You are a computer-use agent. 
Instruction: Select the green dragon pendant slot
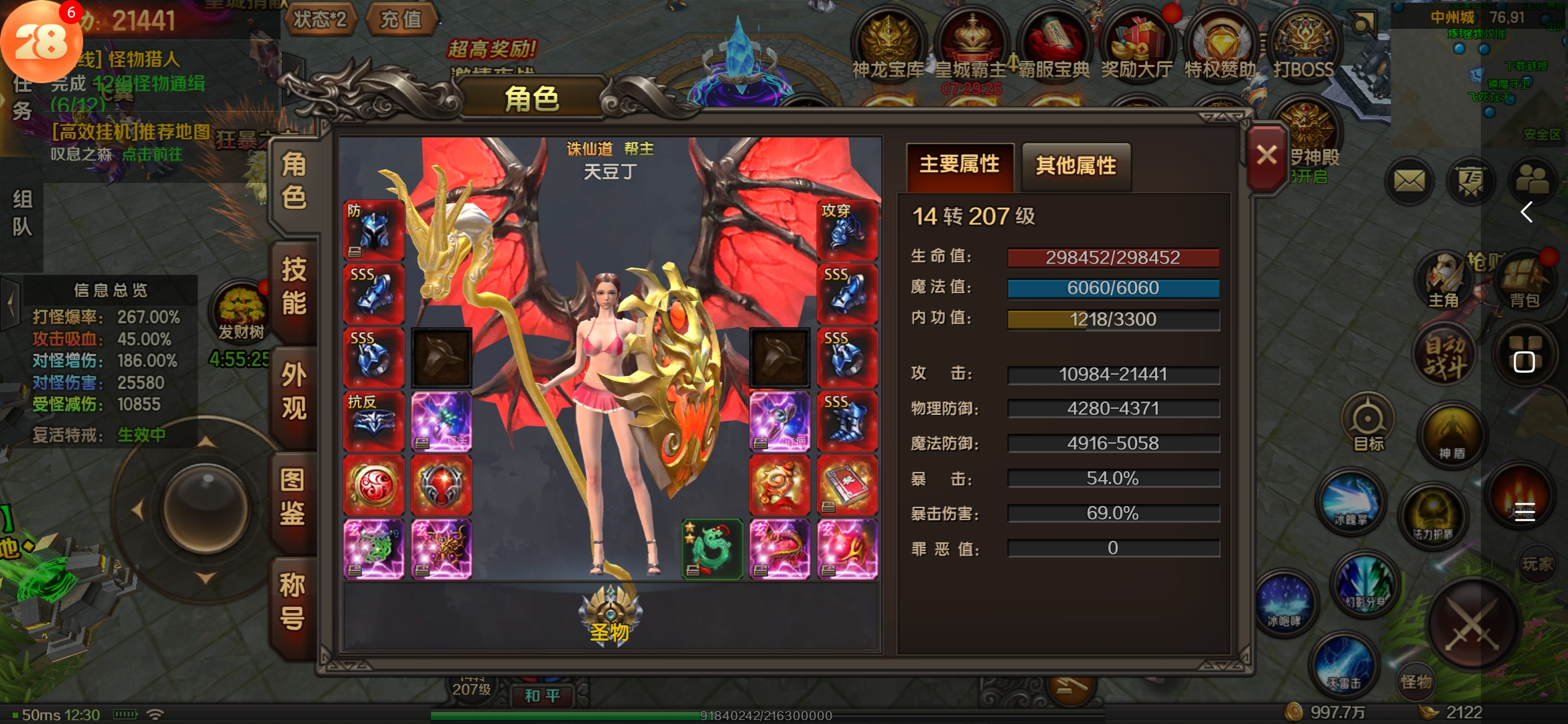click(x=712, y=549)
